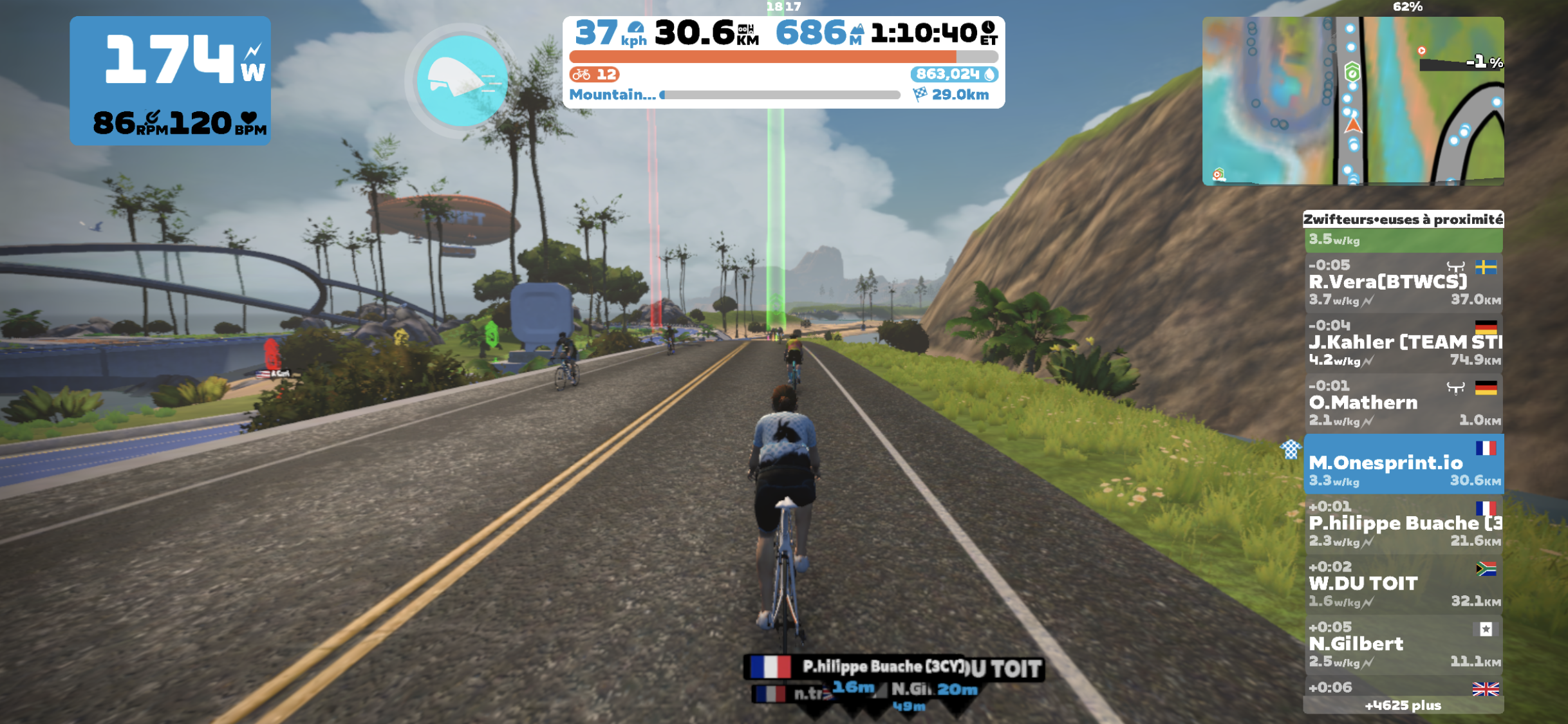Open the minimap

coord(1352,101)
